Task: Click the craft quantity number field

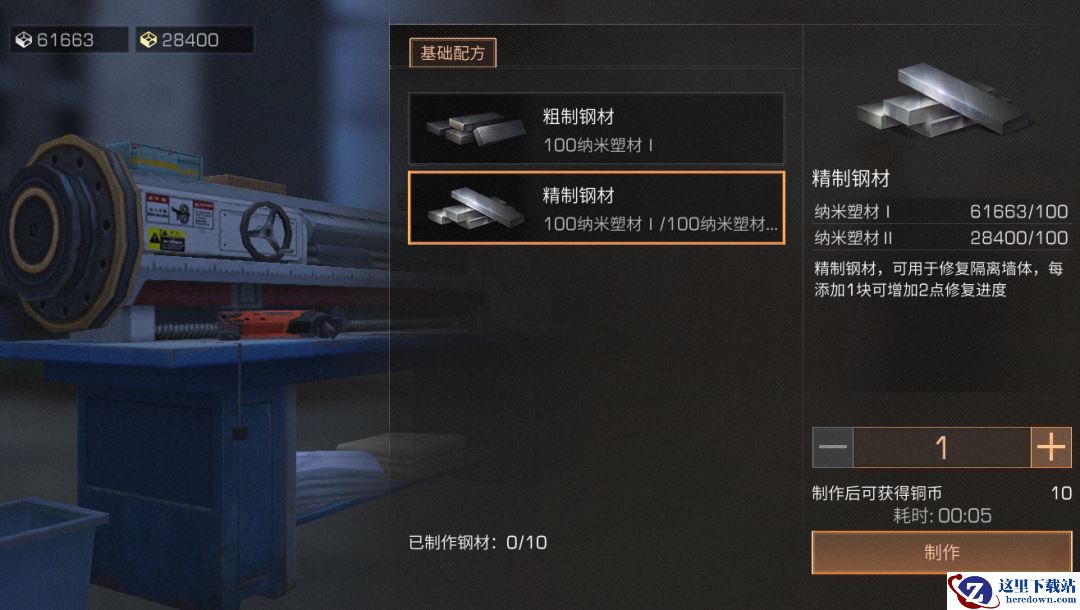Action: tap(941, 448)
